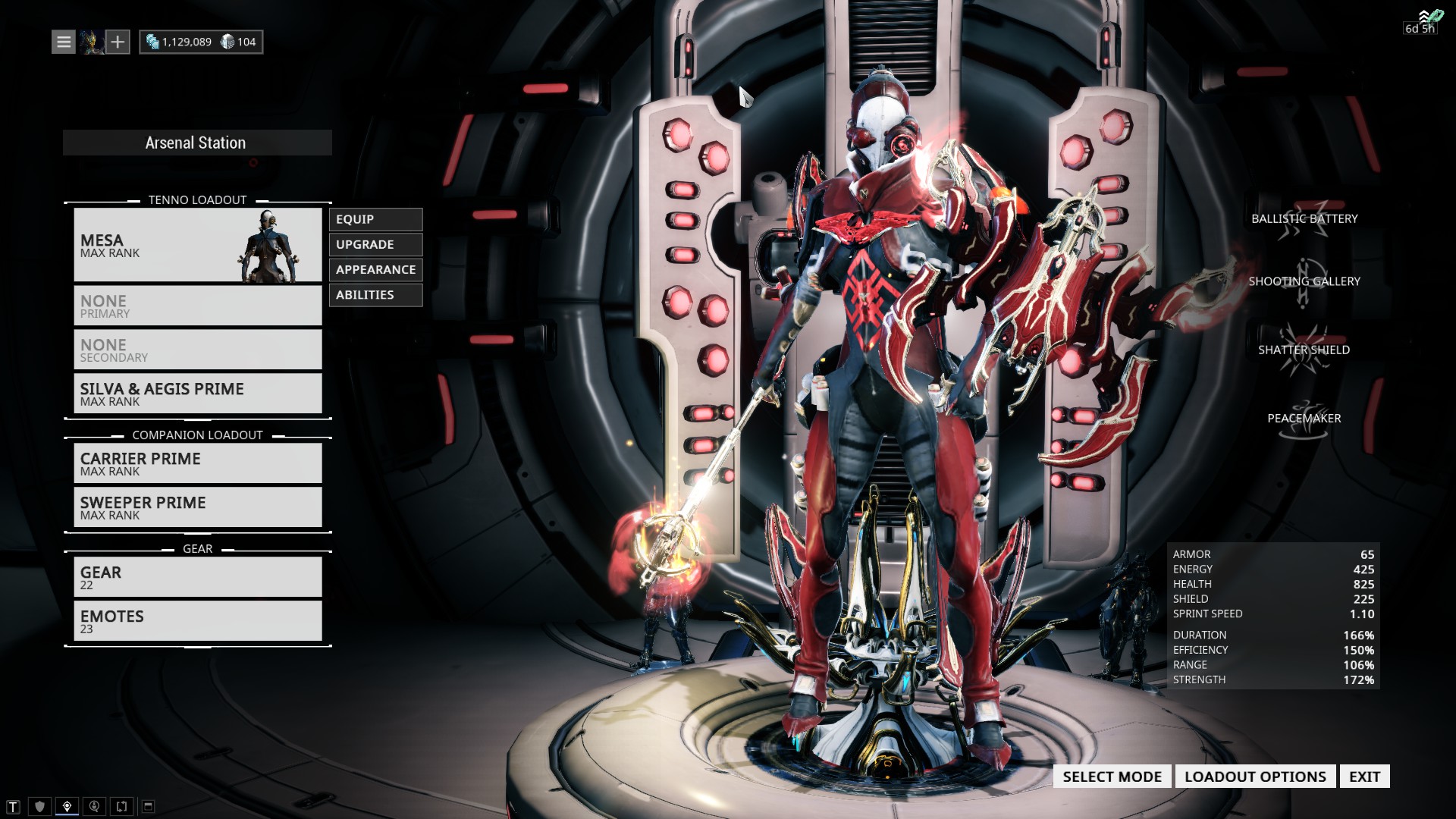Inspect the Ballistic Battery ability
Viewport: 1456px width, 819px height.
click(x=1304, y=219)
